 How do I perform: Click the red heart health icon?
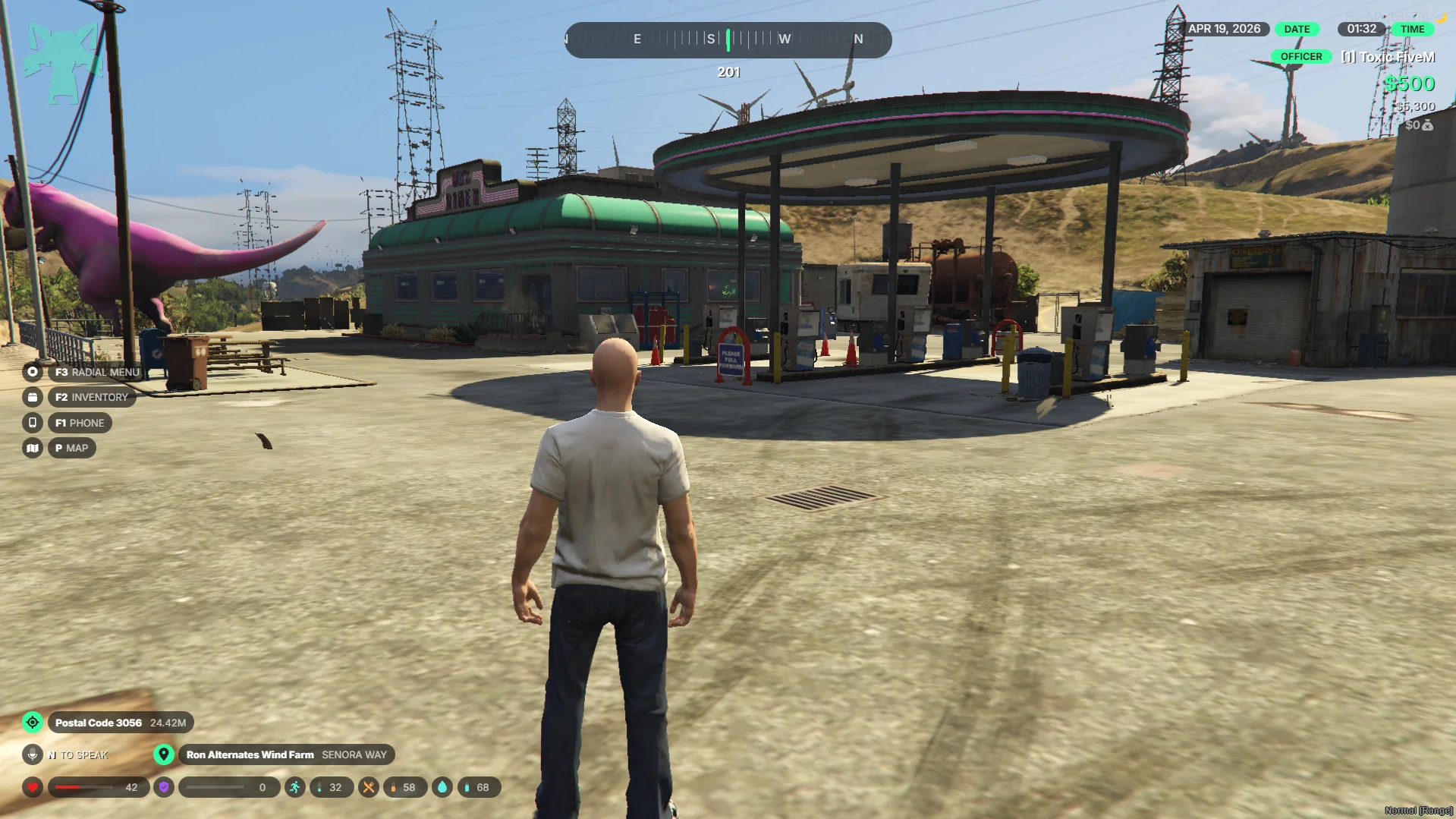pyautogui.click(x=33, y=787)
